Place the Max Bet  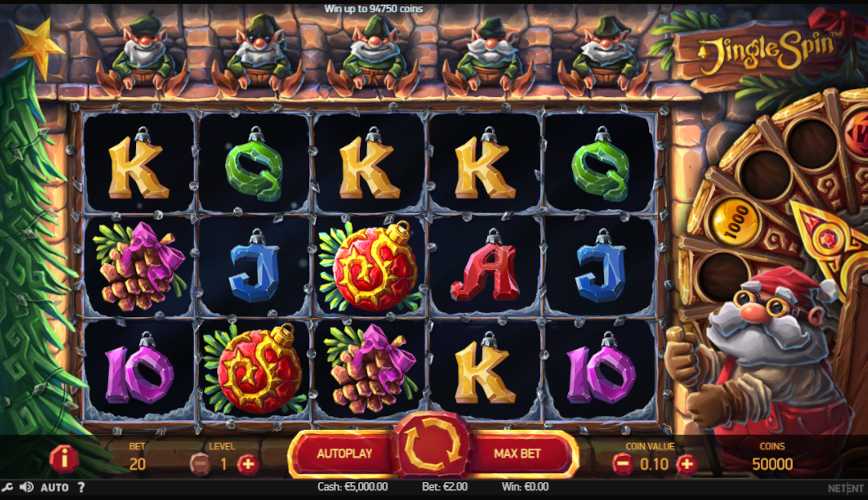518,454
